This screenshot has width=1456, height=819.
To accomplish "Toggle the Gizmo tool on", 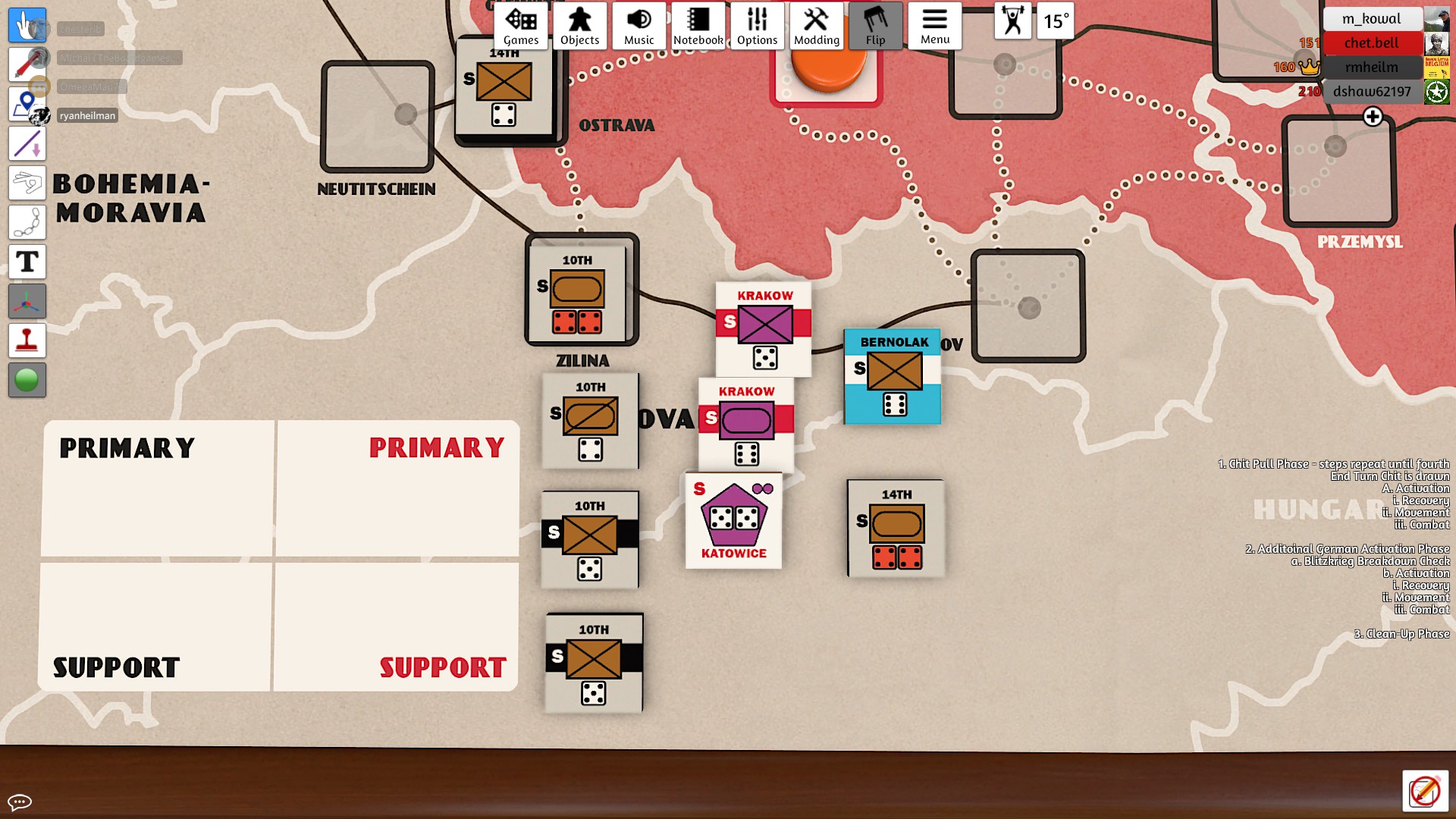I will click(27, 301).
